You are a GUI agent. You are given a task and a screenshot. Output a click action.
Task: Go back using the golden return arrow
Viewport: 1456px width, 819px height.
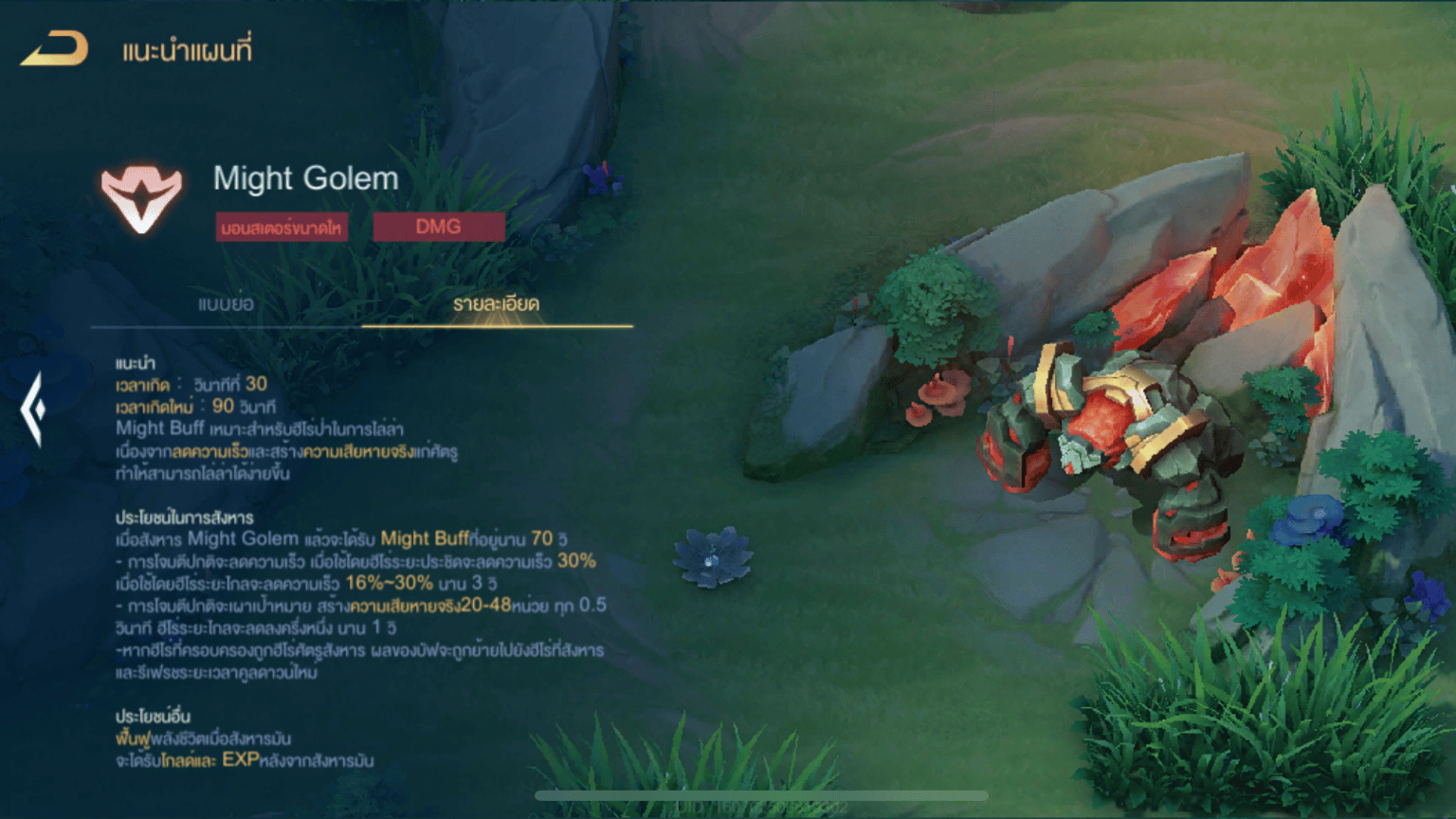55,49
